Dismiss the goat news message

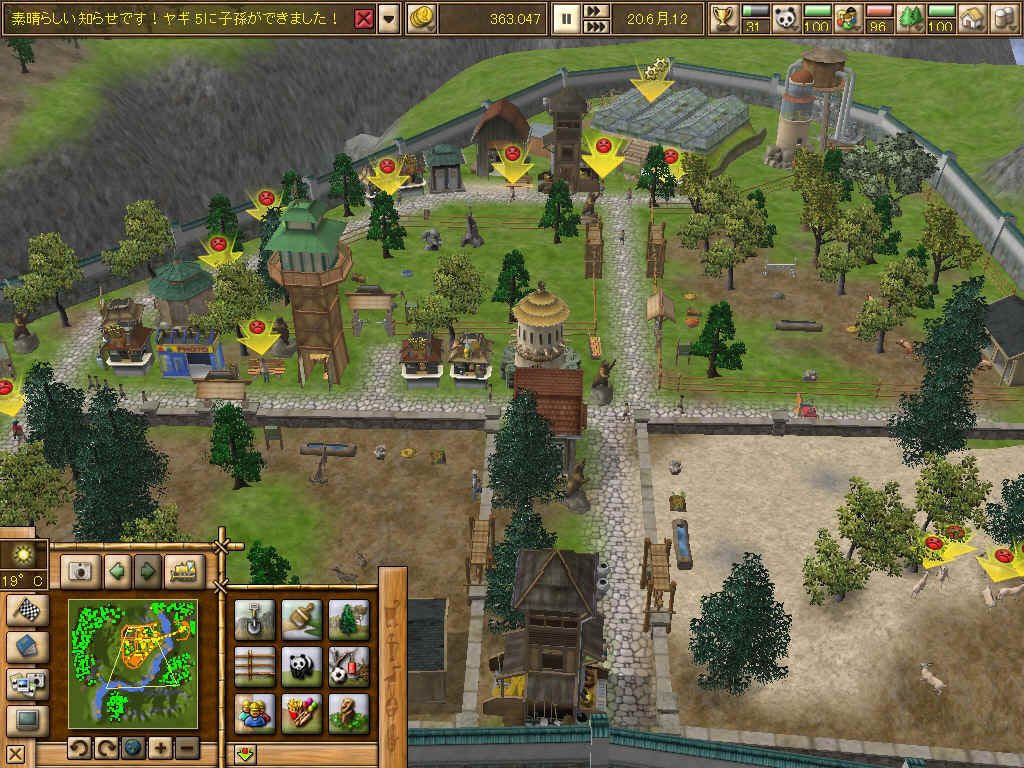[x=365, y=18]
